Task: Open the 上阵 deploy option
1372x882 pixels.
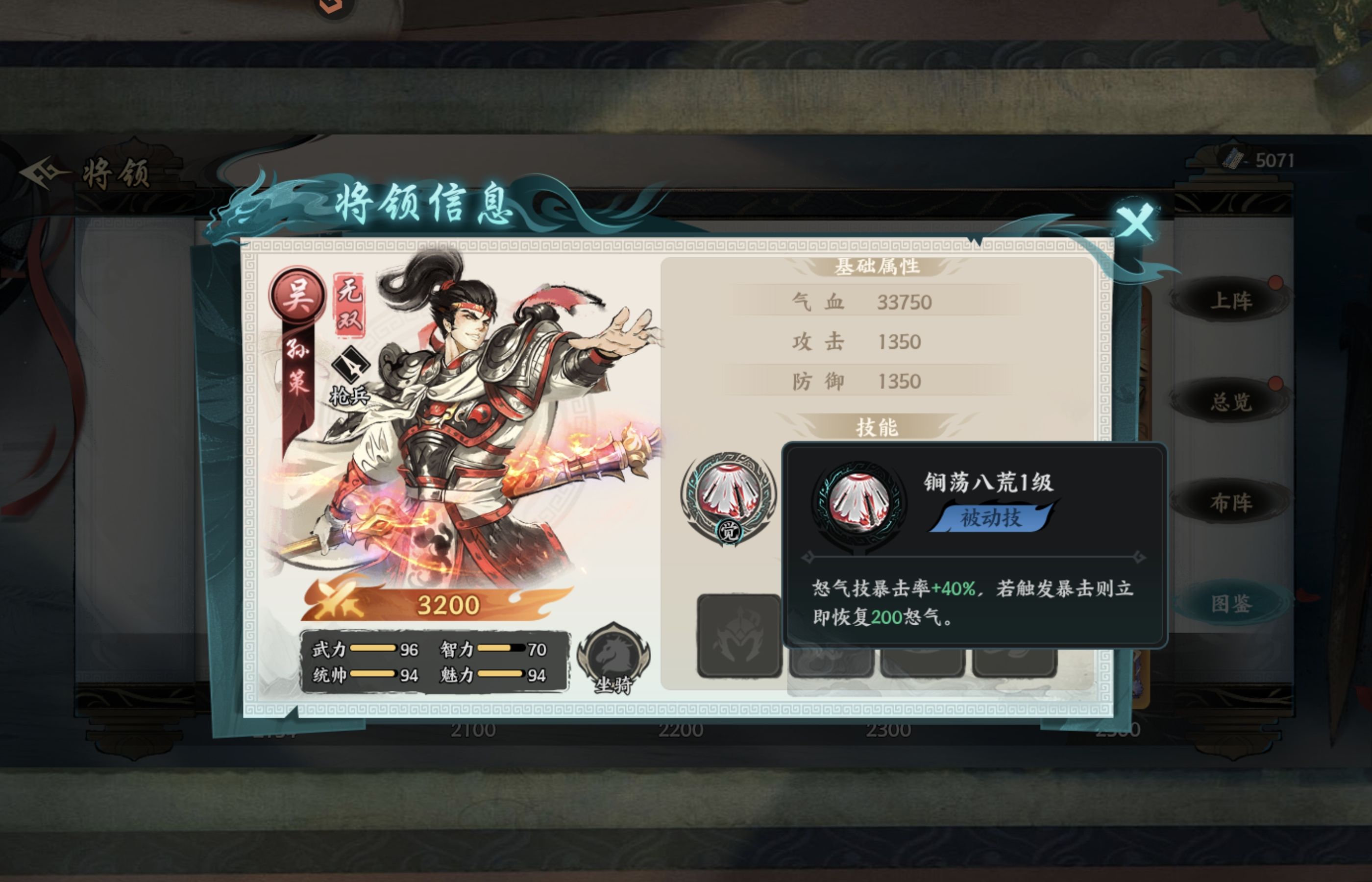Action: [x=1233, y=301]
